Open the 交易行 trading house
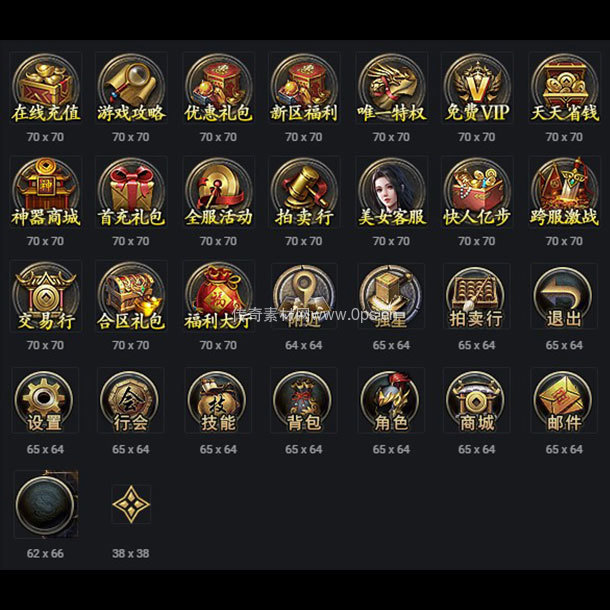Viewport: 610px width, 610px height. [x=44, y=297]
